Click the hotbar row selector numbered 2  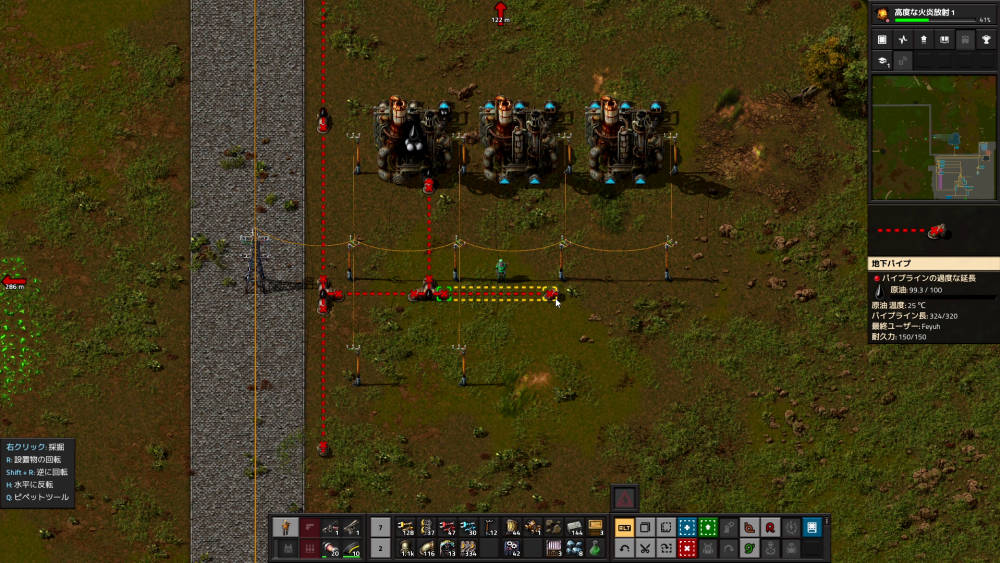coord(380,548)
